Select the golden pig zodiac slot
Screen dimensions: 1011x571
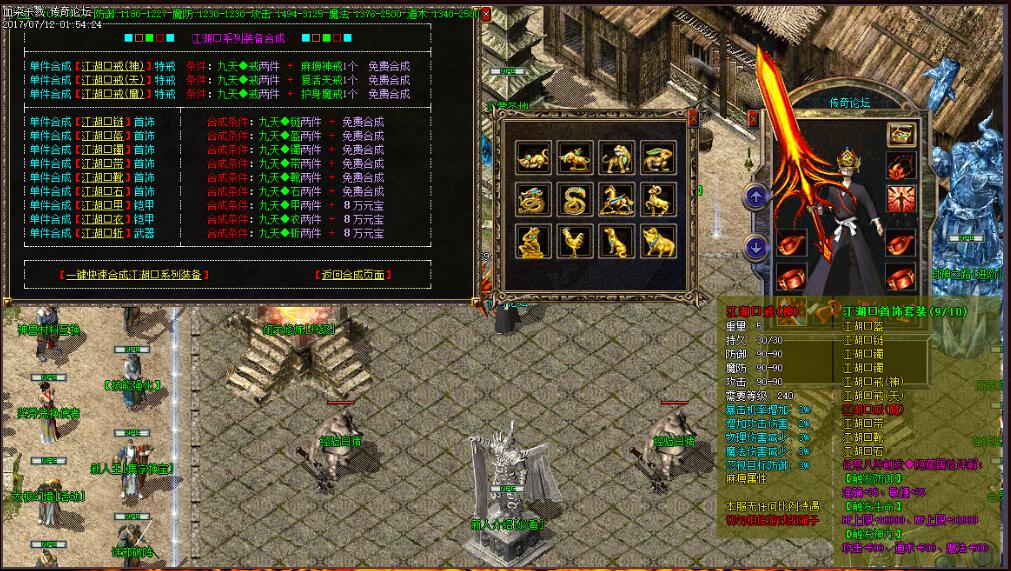pos(658,241)
